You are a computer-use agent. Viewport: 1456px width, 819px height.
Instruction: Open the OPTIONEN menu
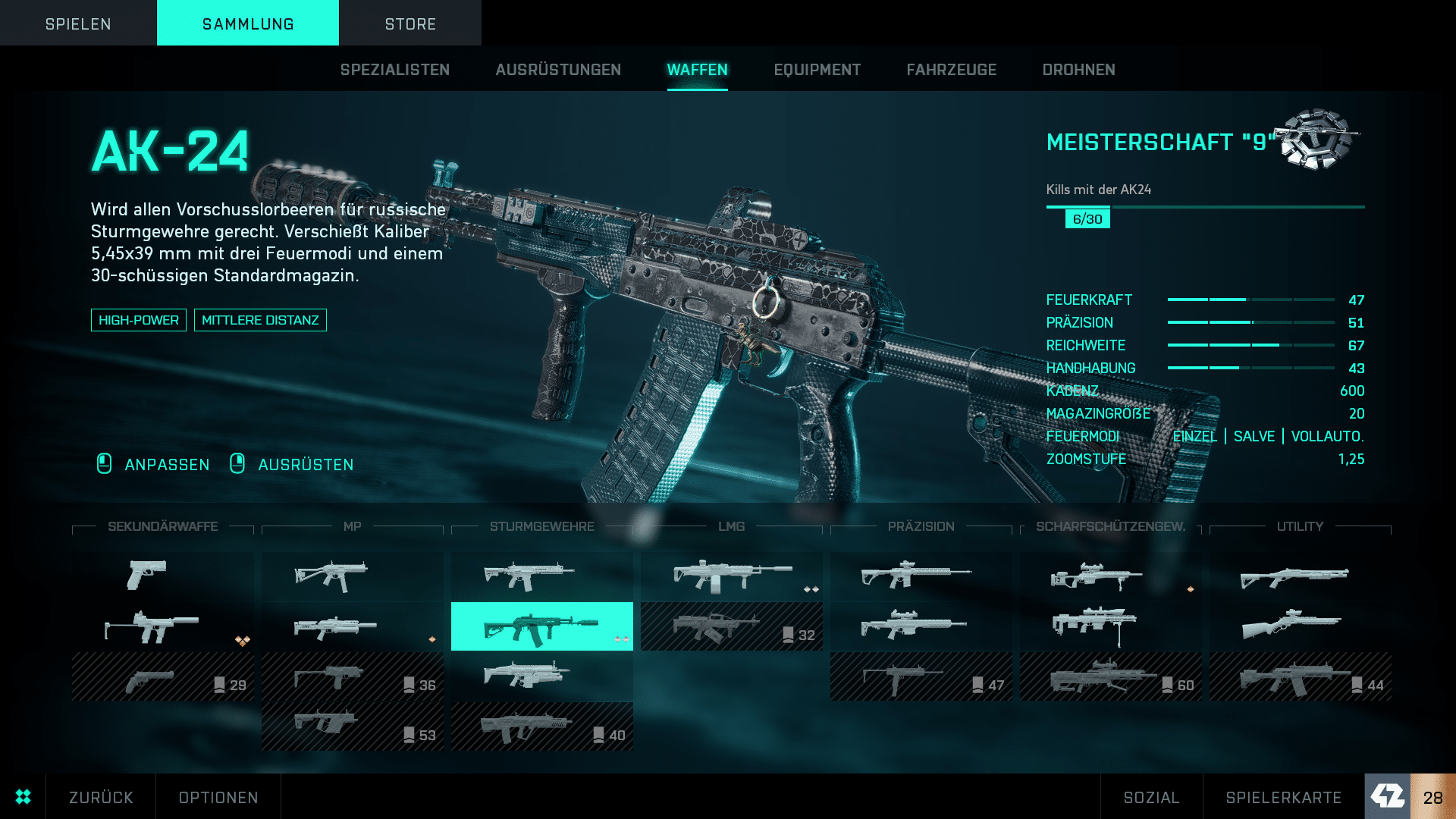pos(218,797)
